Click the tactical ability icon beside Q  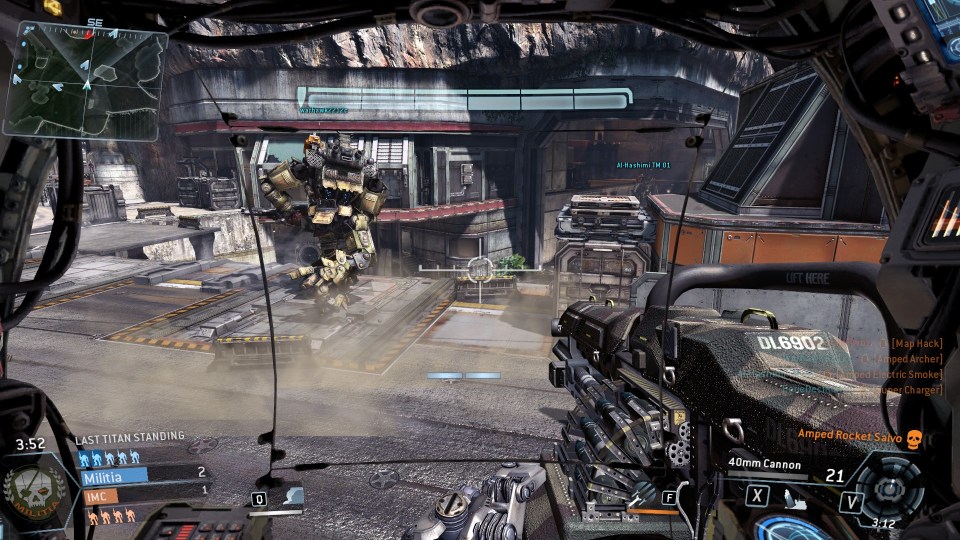[291, 497]
